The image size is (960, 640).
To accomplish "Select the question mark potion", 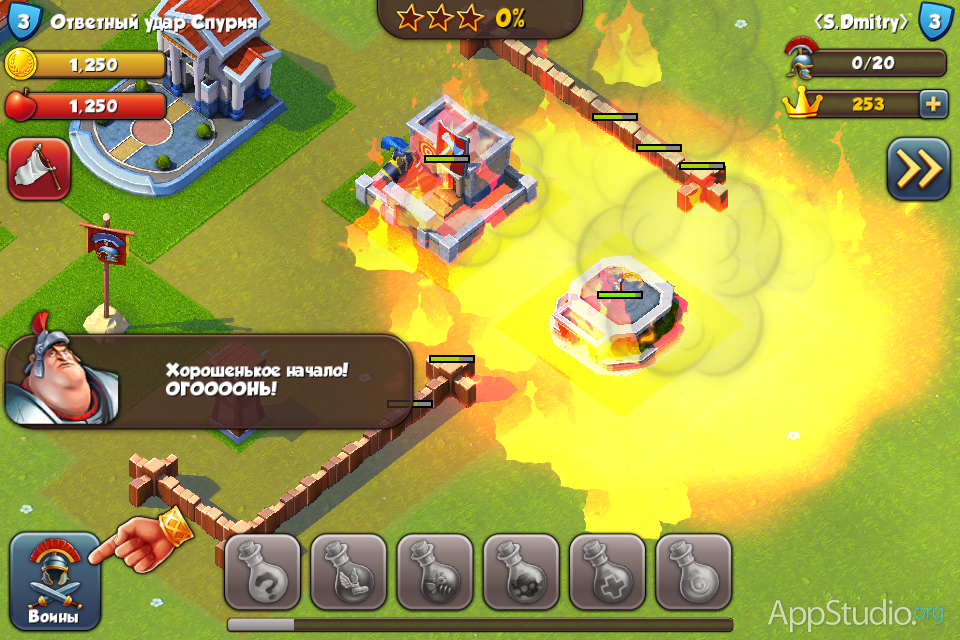I will [x=262, y=572].
